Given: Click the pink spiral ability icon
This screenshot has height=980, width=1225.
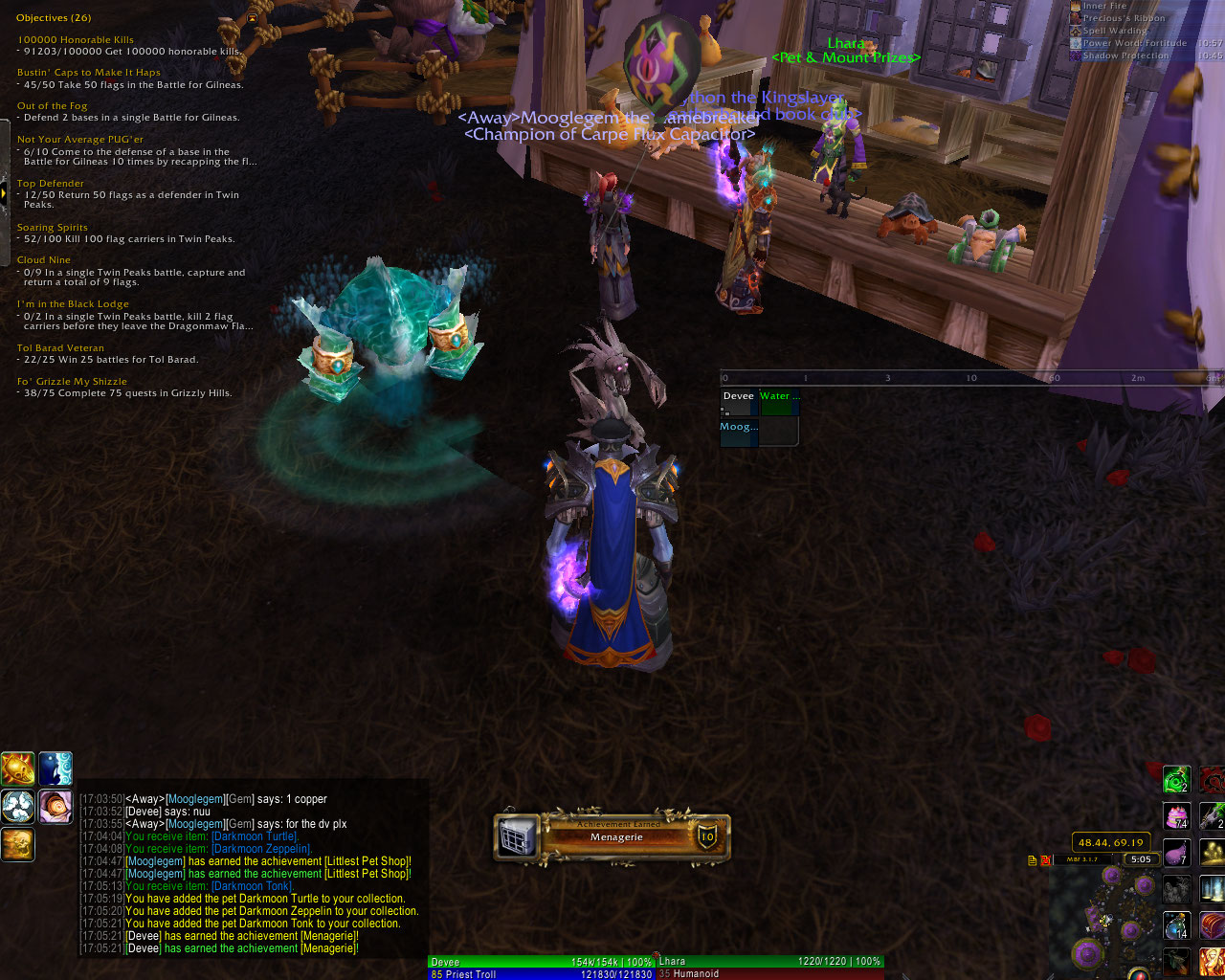Looking at the screenshot, I should click(x=56, y=807).
